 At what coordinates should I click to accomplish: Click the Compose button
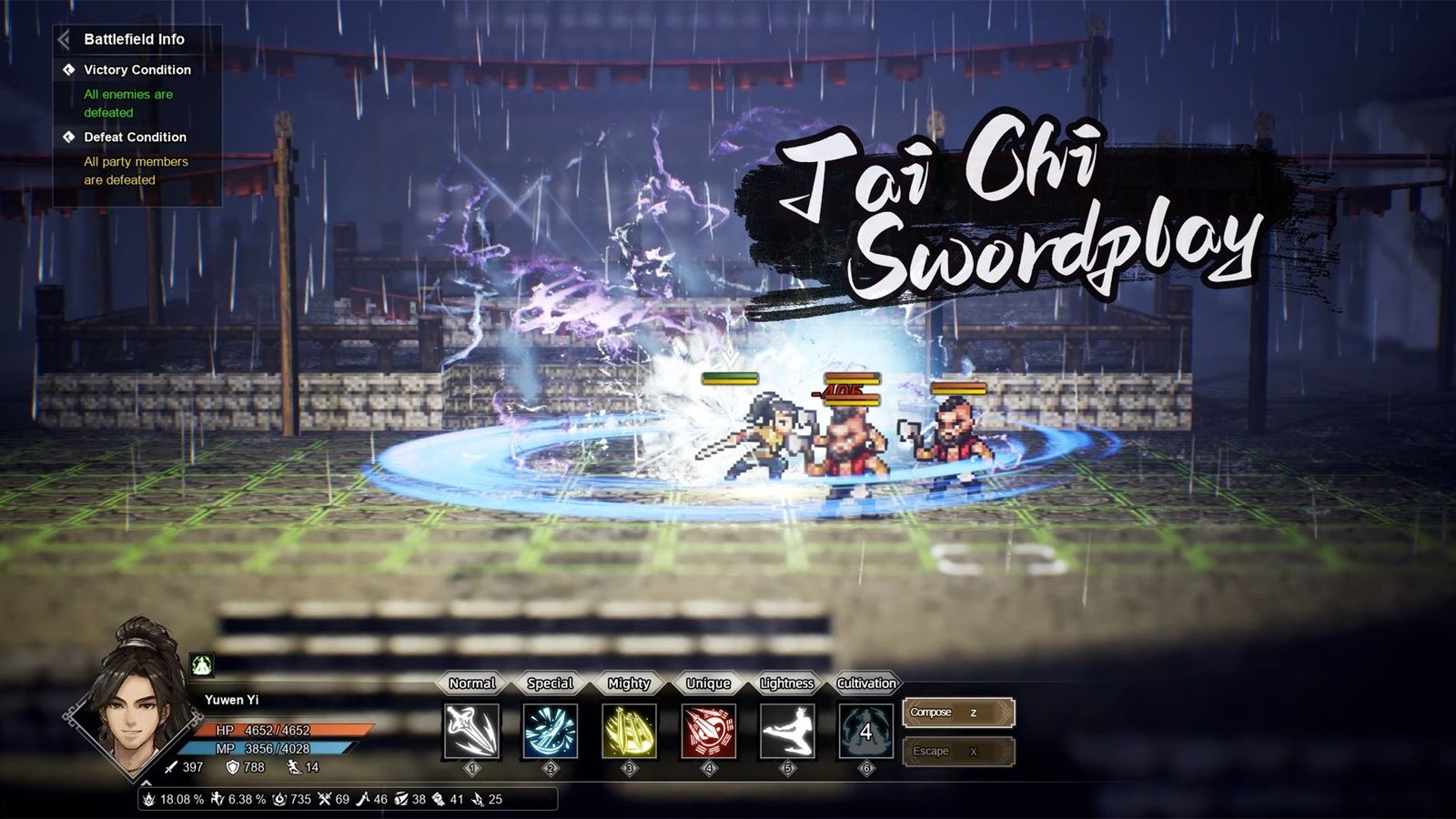point(956,713)
